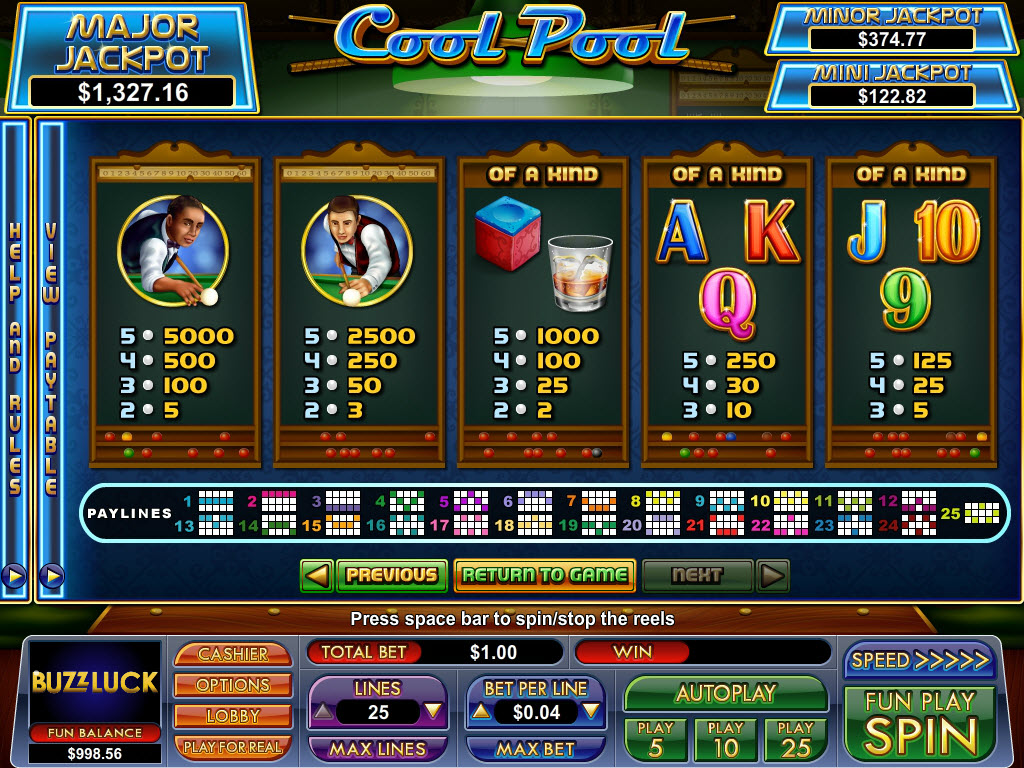Image resolution: width=1024 pixels, height=768 pixels.
Task: Increase the number of lines
Action: (x=433, y=712)
